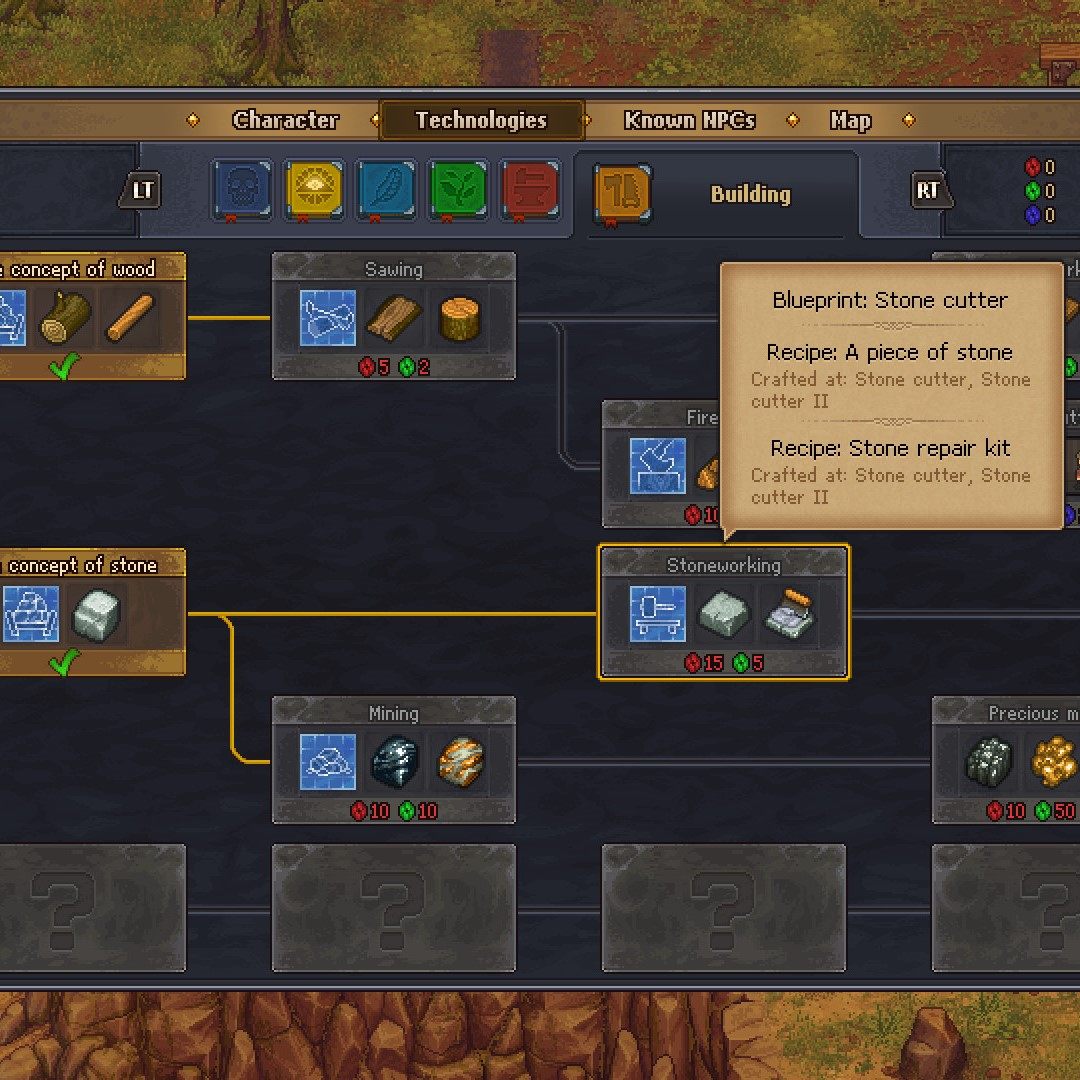Switch to the Character tab
Screen dimensions: 1080x1080
285,121
